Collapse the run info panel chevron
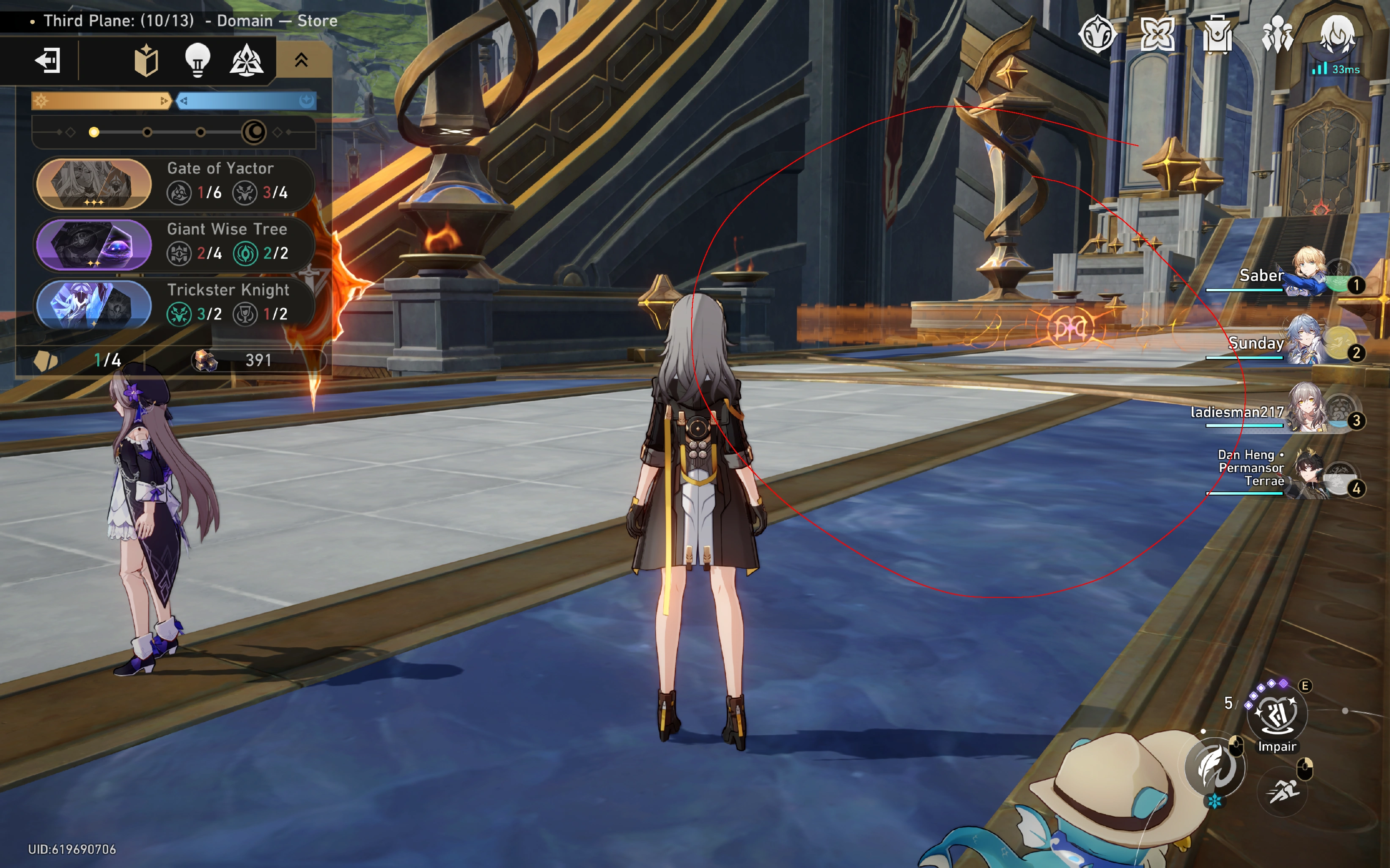The image size is (1390, 868). [301, 59]
